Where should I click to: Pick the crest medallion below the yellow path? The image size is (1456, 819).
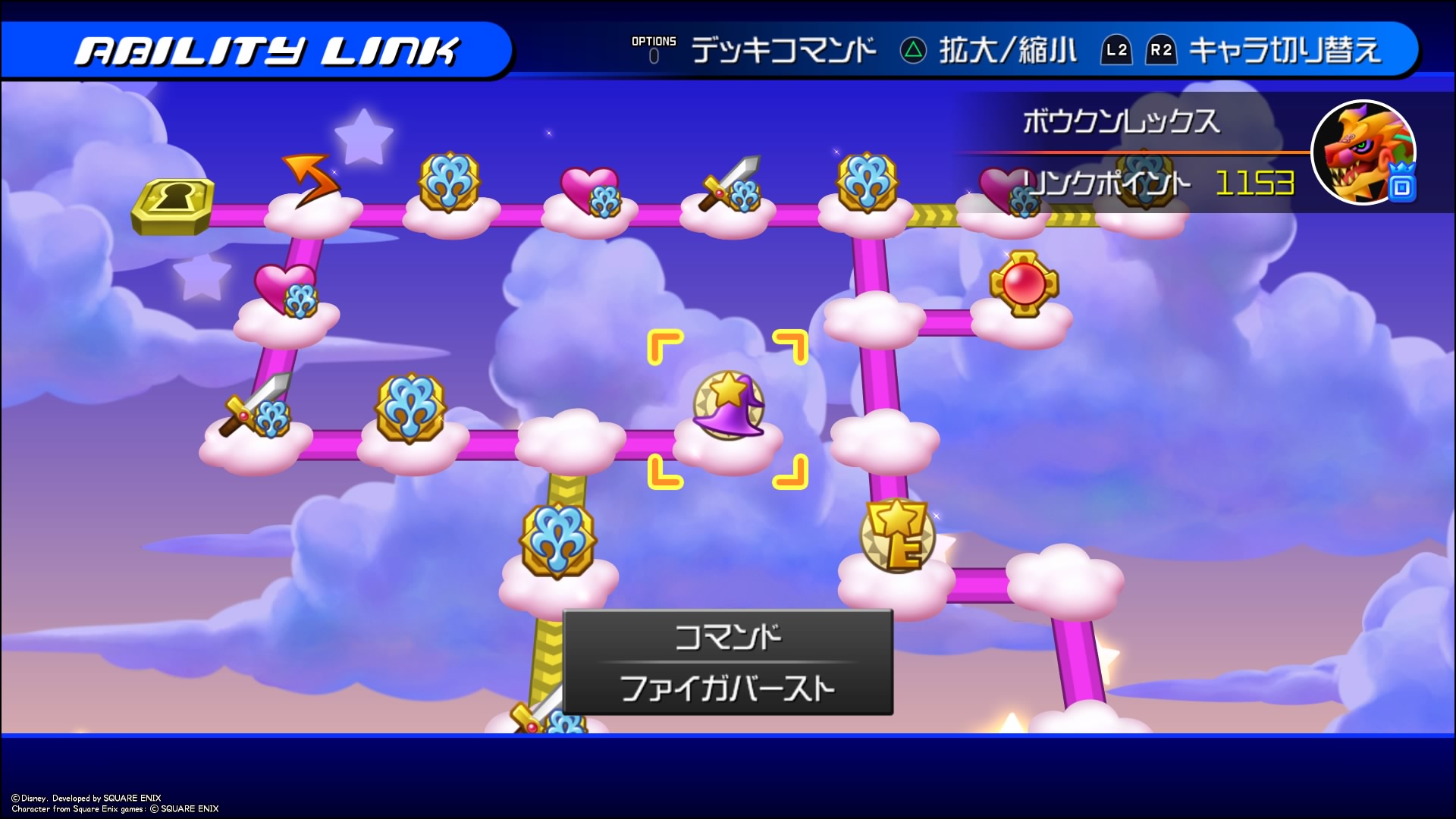click(558, 539)
